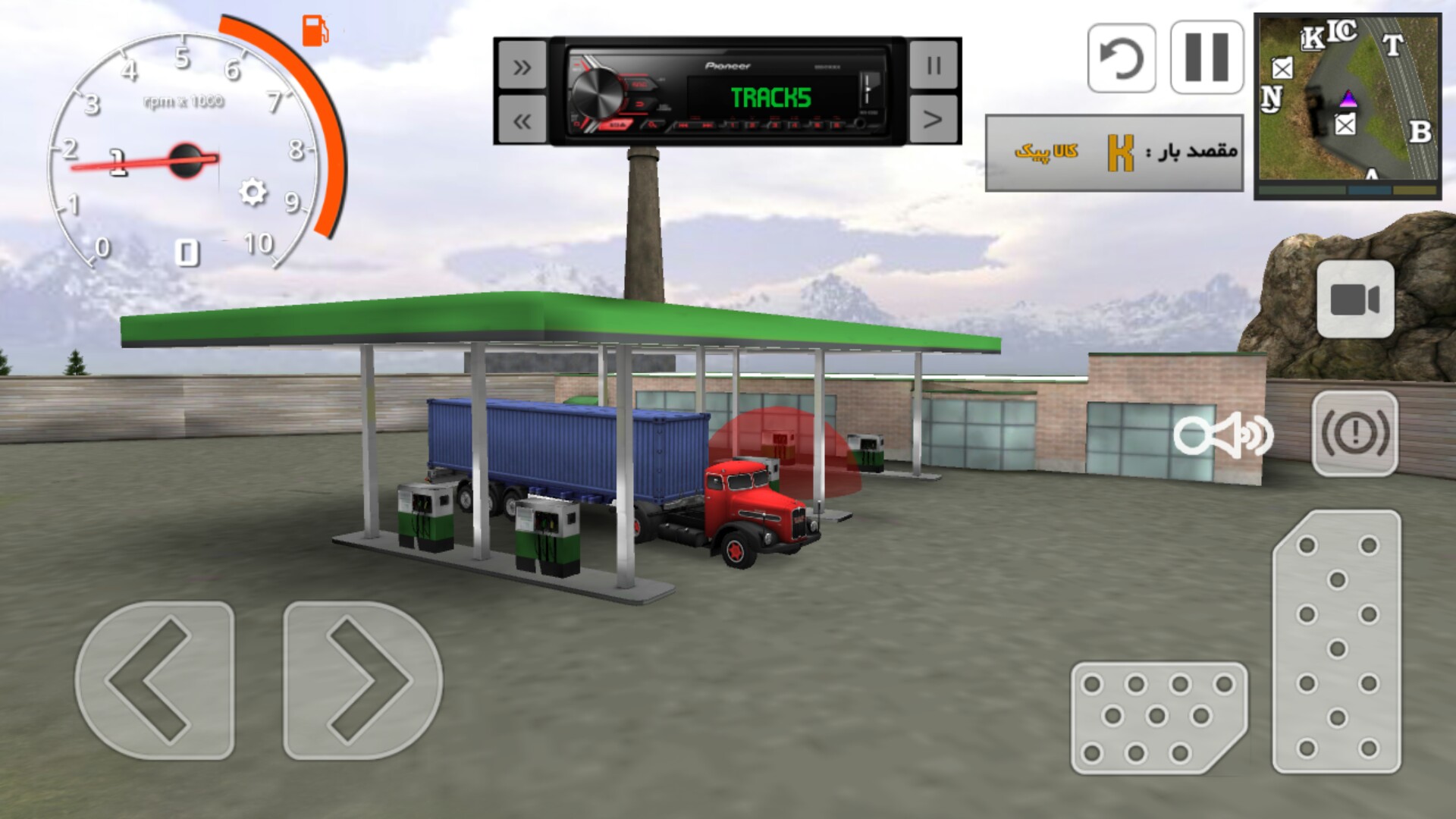Steer left with the left arrow
1456x819 pixels.
click(x=155, y=680)
